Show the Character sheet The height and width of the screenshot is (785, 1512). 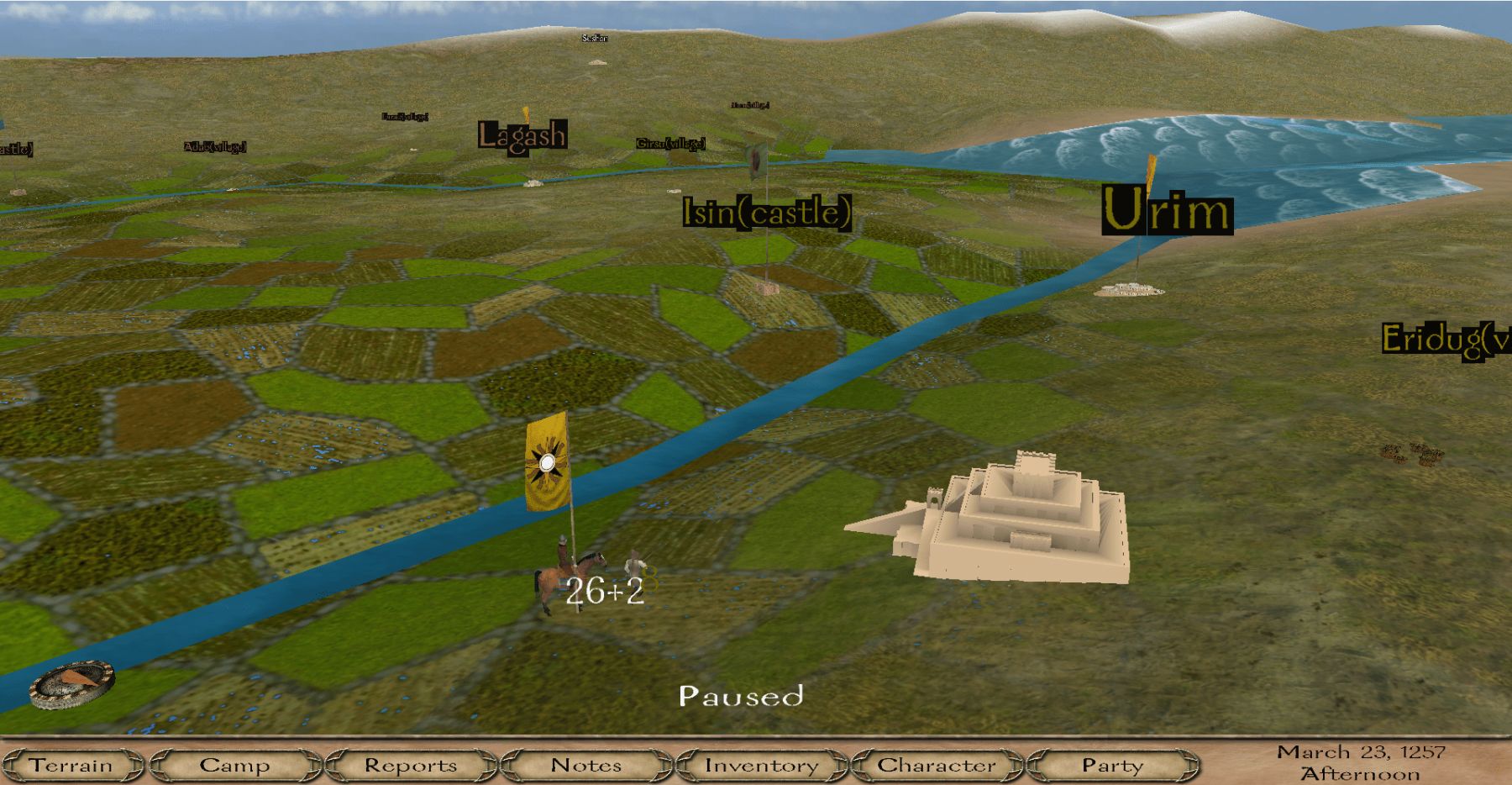(937, 765)
